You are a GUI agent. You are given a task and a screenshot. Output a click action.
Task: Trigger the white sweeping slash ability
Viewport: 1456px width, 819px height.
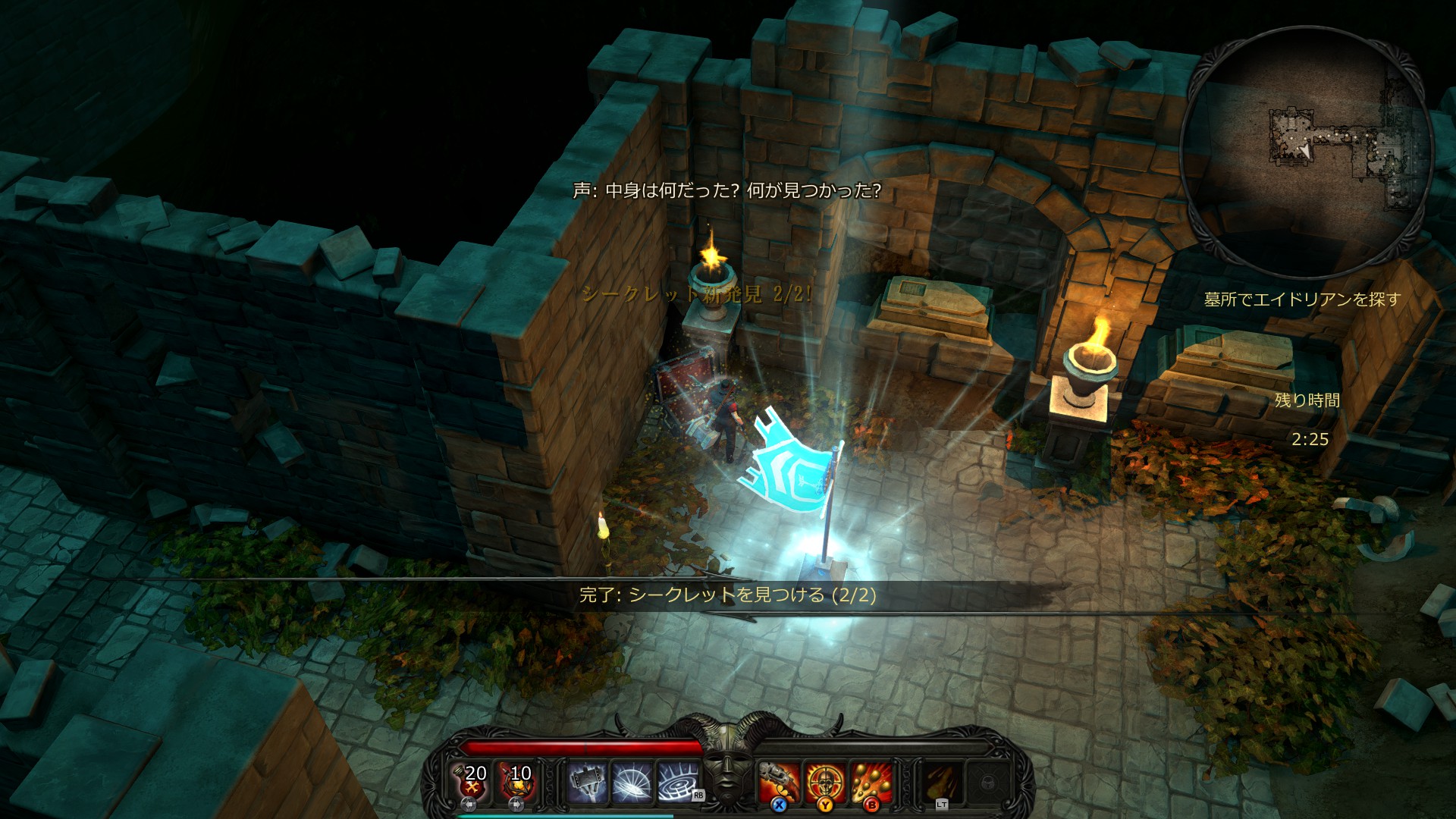[x=632, y=782]
